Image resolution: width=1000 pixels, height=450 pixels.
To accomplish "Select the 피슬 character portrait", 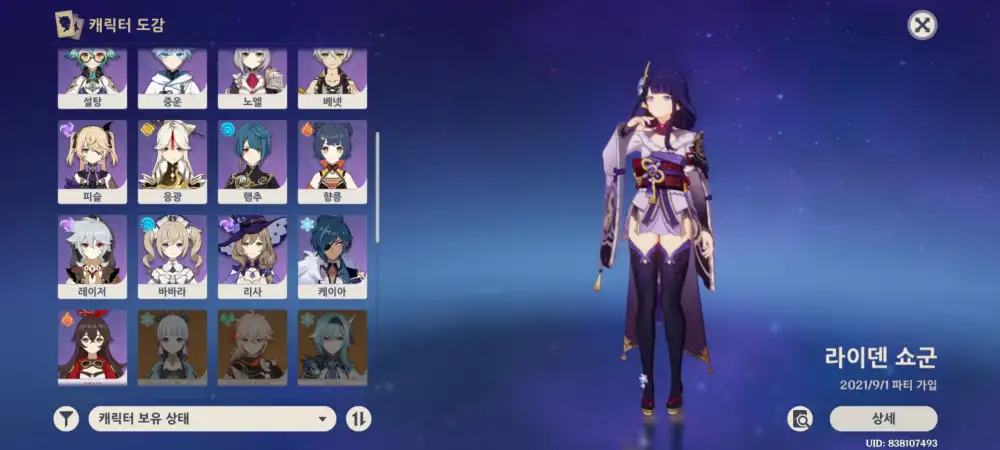I will coord(92,161).
